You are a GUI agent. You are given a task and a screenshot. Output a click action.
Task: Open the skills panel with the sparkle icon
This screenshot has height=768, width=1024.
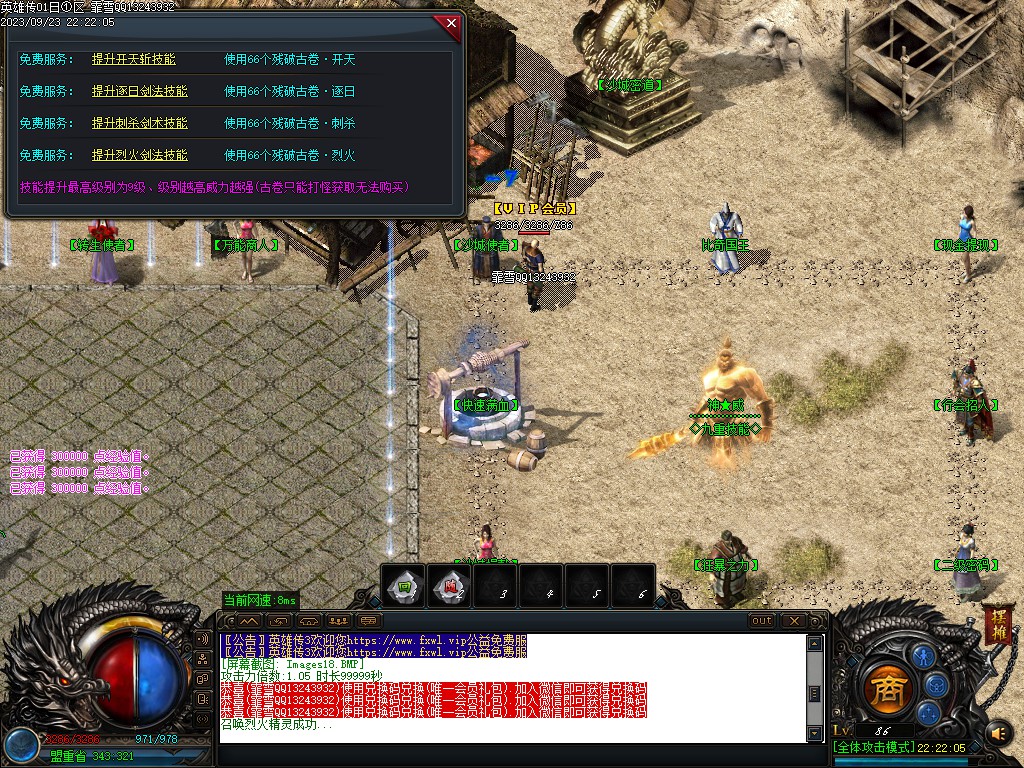click(x=928, y=712)
